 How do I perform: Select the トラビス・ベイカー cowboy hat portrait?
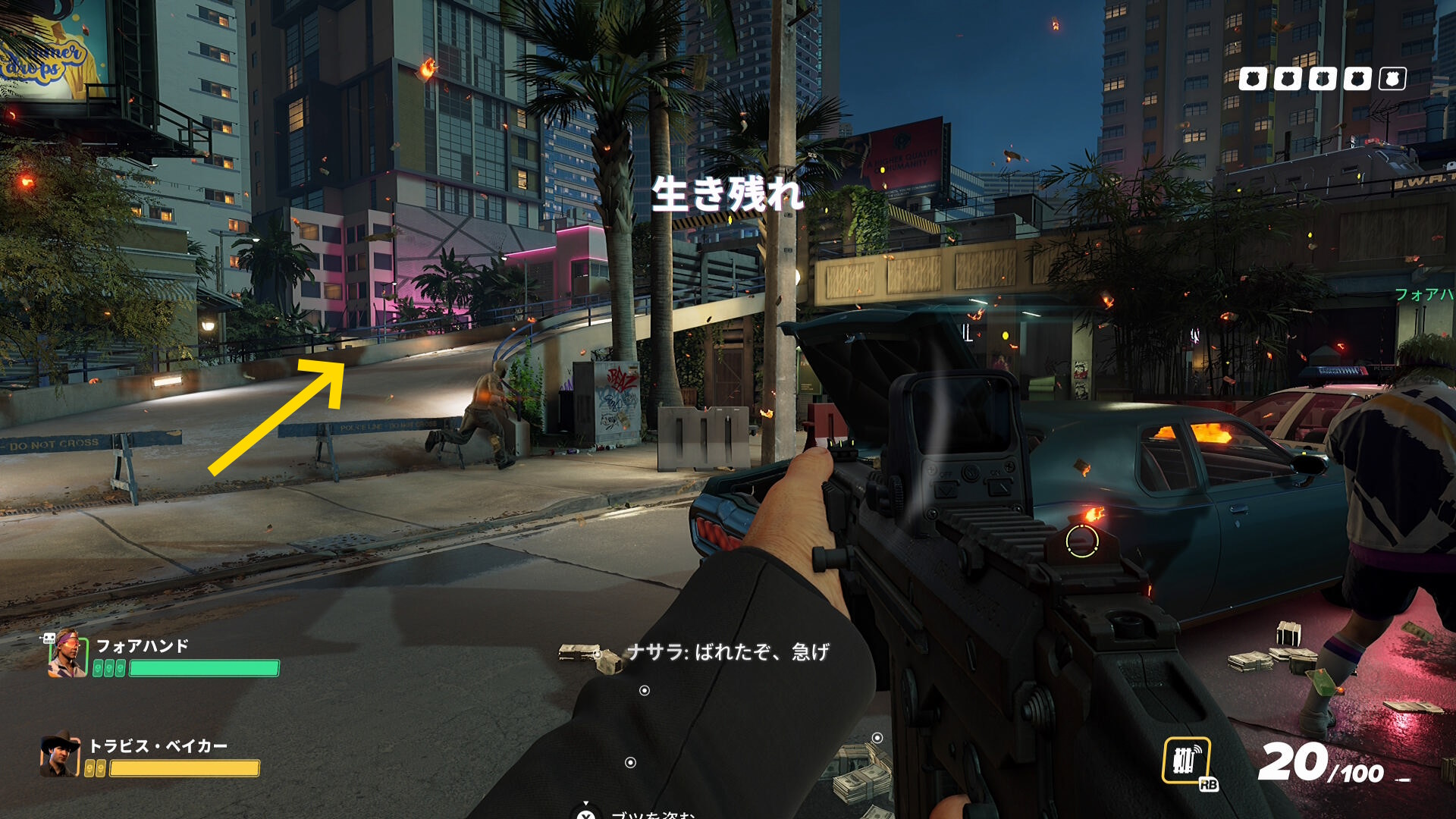coord(60,755)
